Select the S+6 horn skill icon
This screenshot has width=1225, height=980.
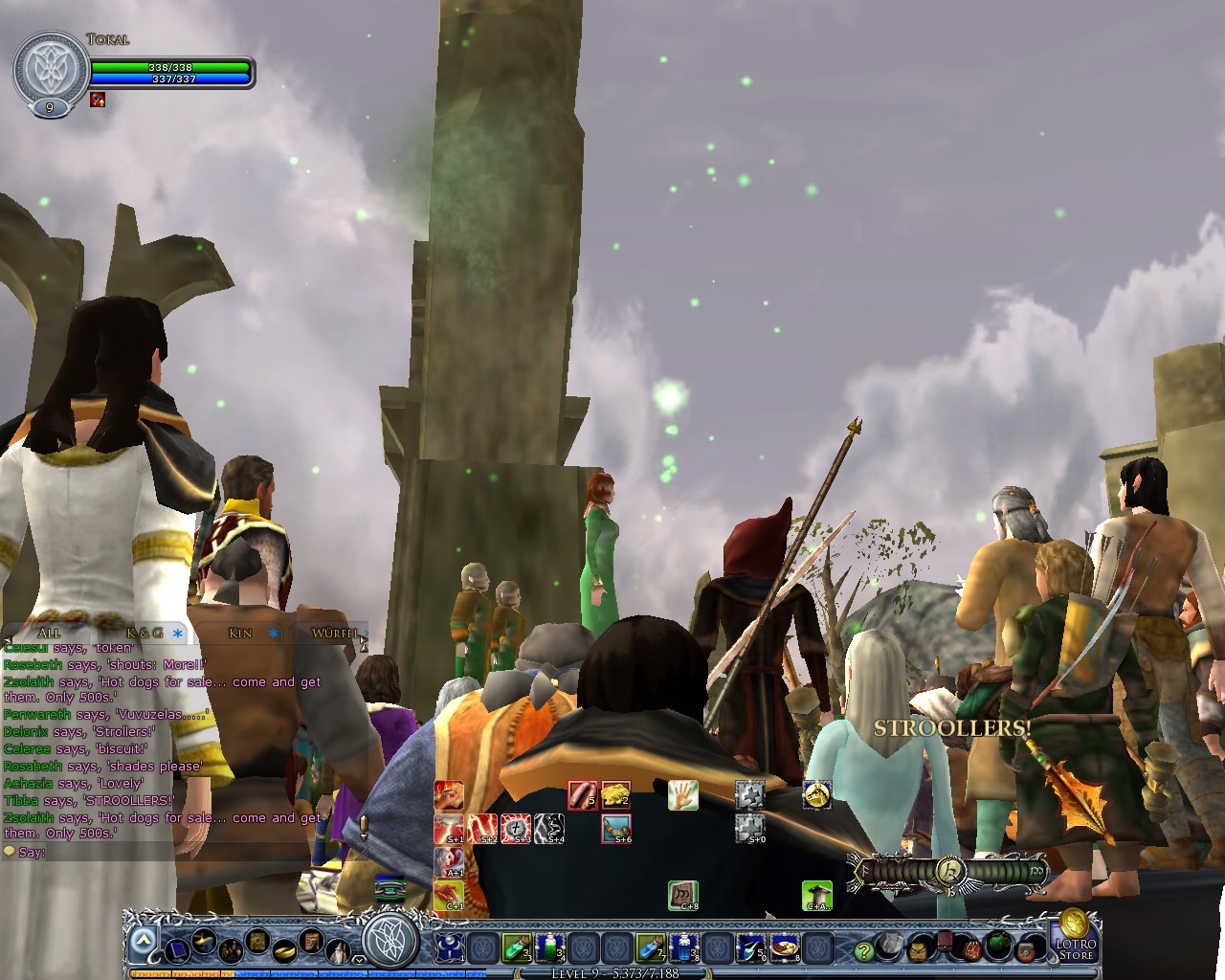(x=615, y=829)
